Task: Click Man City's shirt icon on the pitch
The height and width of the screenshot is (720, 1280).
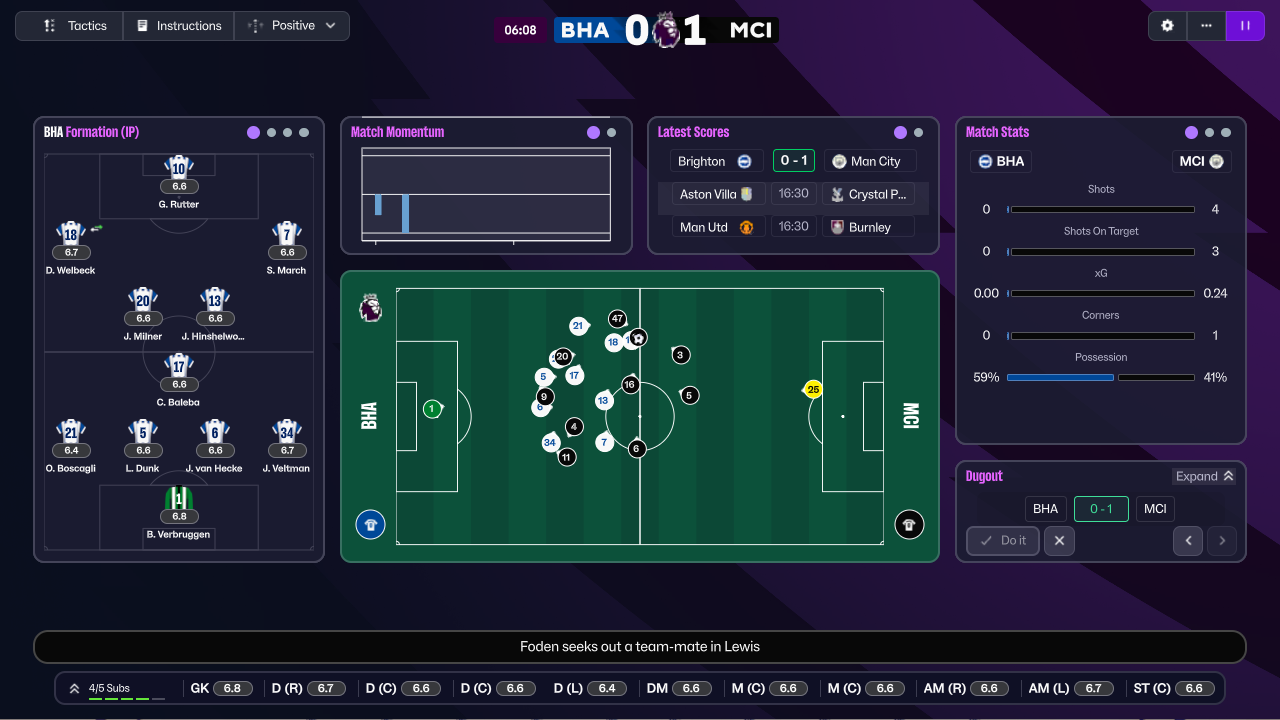Action: 909,524
